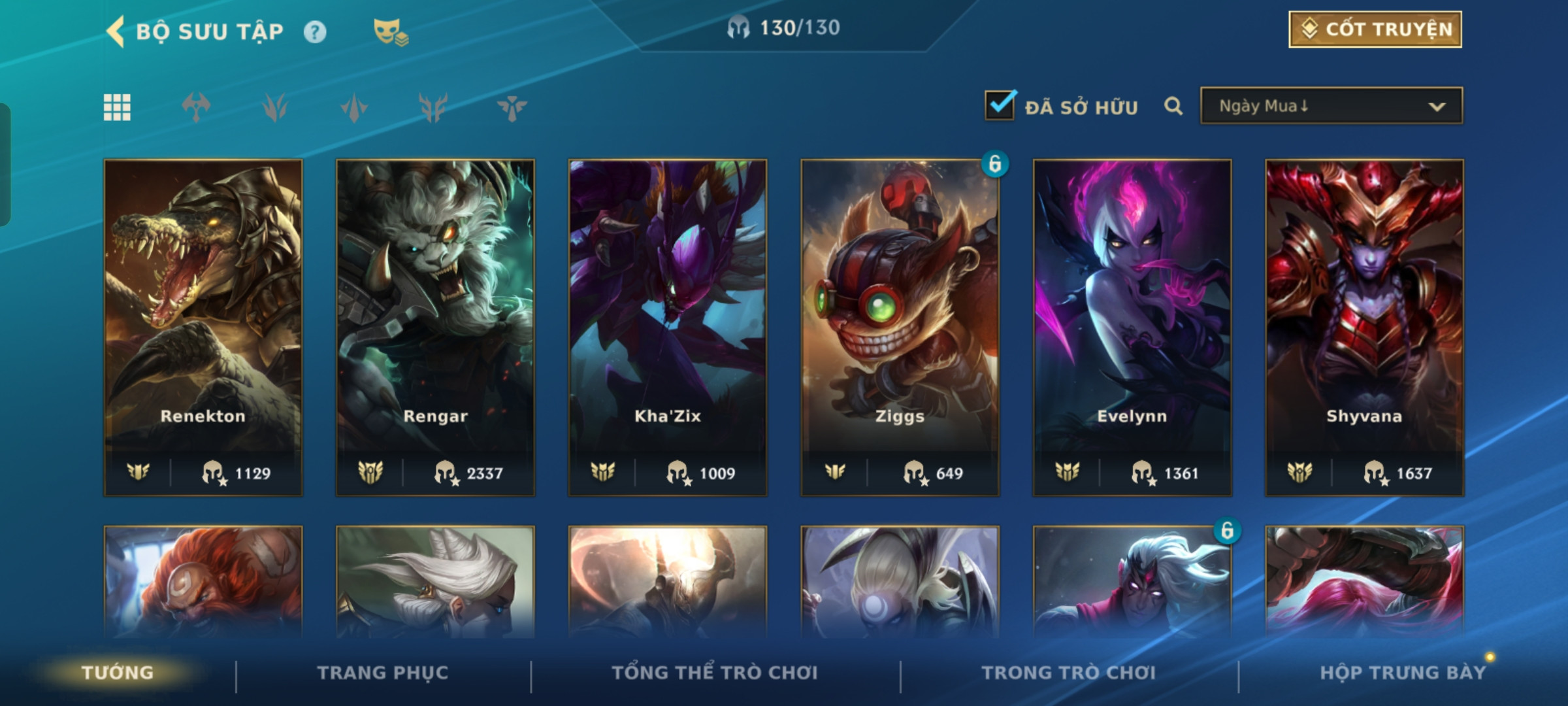Go back from Bộ Sưu Tập screen

click(116, 31)
